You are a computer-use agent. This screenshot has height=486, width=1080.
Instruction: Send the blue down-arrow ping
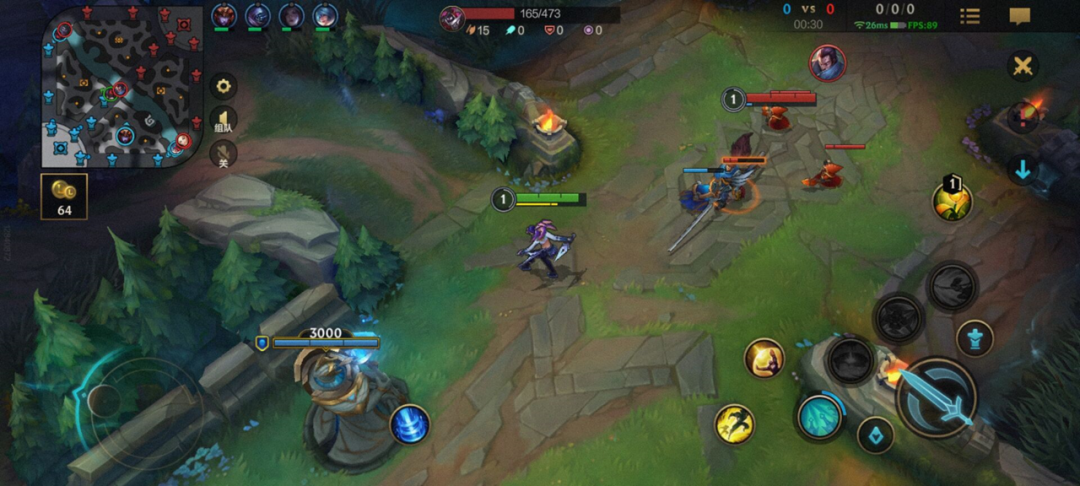click(x=1022, y=170)
